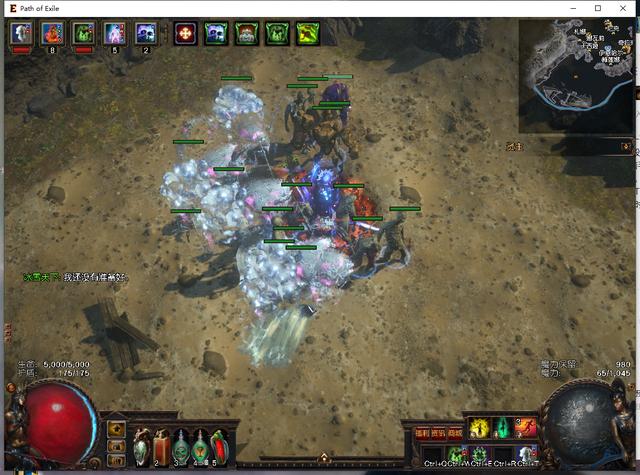Click the blue skull buff with count 2

click(146, 33)
